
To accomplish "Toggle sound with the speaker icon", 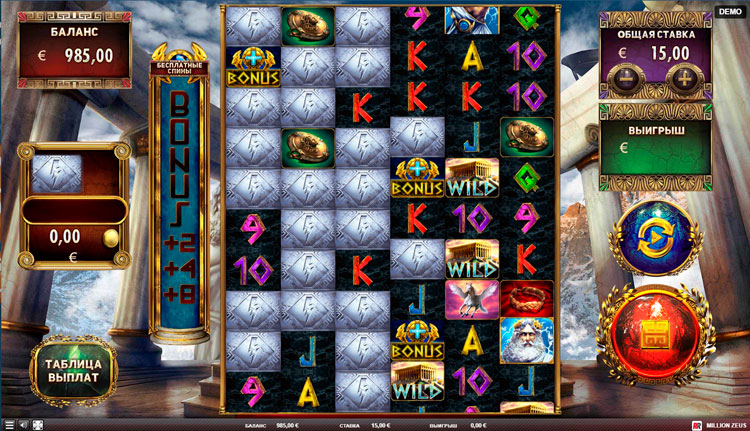I will 23,425.
